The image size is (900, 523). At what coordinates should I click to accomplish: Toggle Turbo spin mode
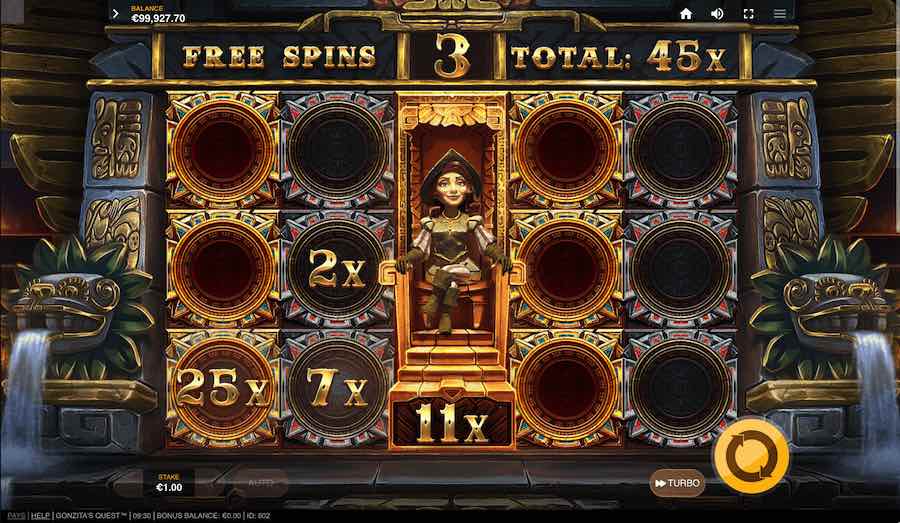tap(677, 483)
